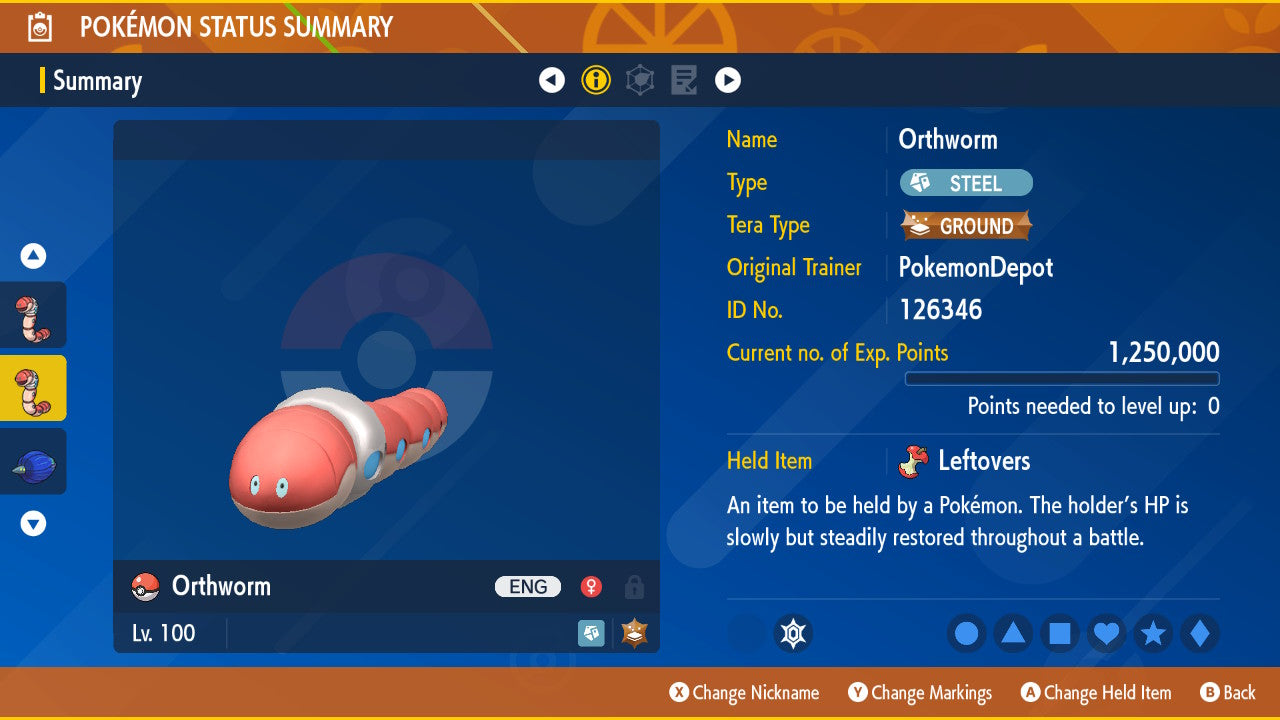Select the highlighted Orthworm party thumbnail

point(33,388)
